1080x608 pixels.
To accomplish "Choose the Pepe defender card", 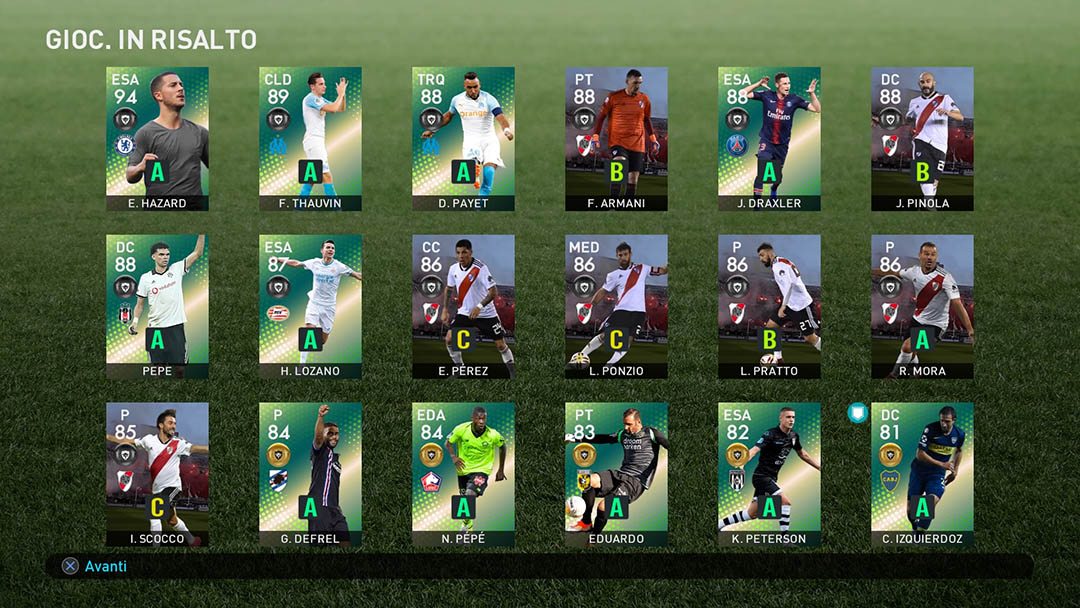I will coord(157,306).
